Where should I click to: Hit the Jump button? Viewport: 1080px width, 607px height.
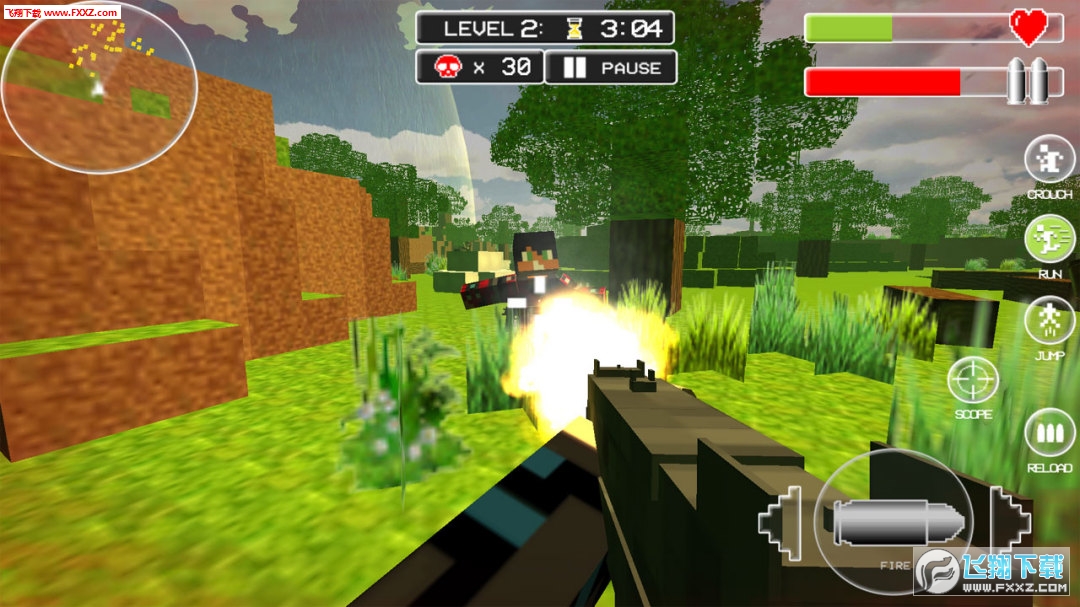click(1049, 321)
